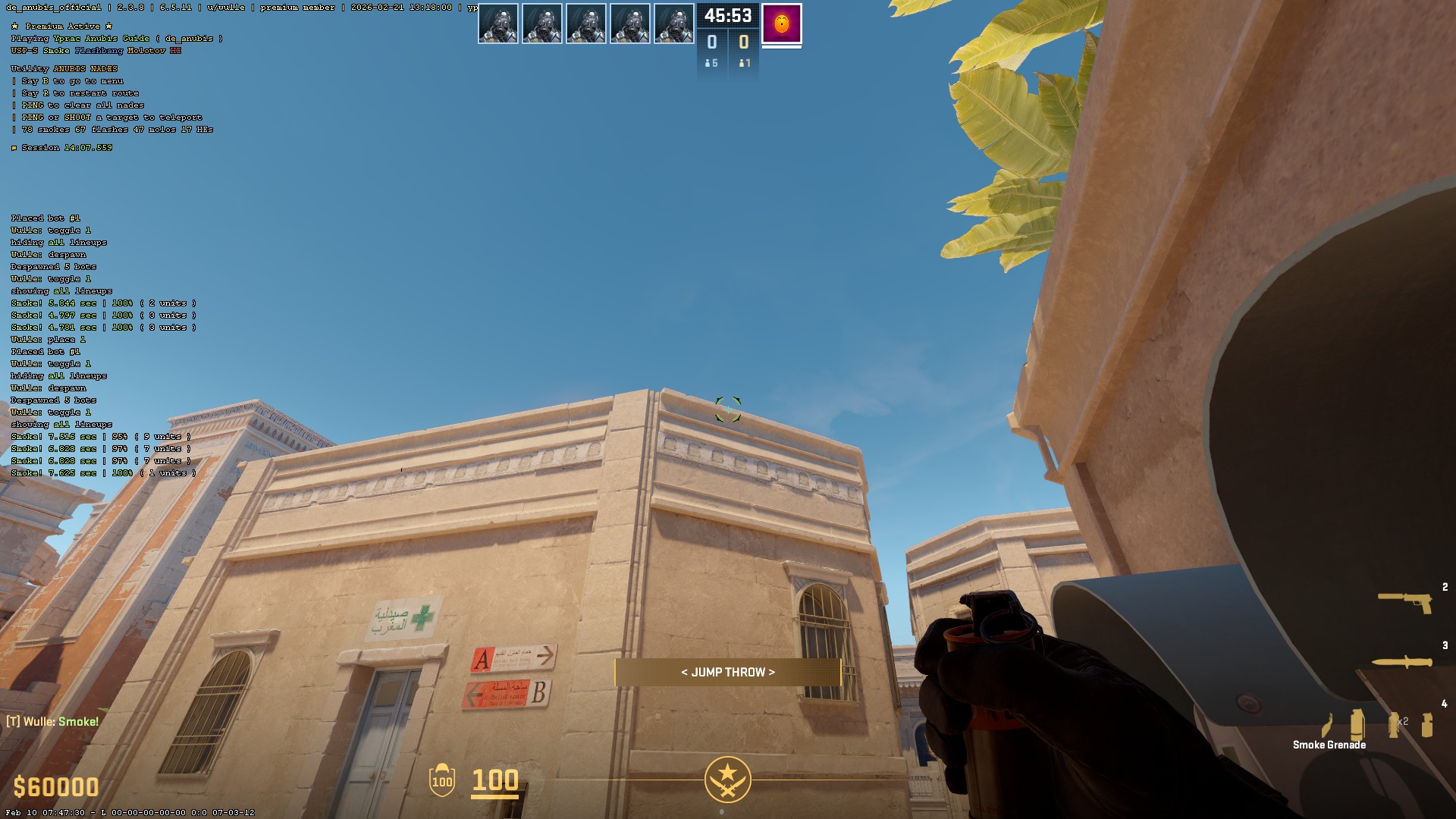This screenshot has height=819, width=1456.
Task: Click the 'Say B to go to menu' instruction
Action: 71,80
